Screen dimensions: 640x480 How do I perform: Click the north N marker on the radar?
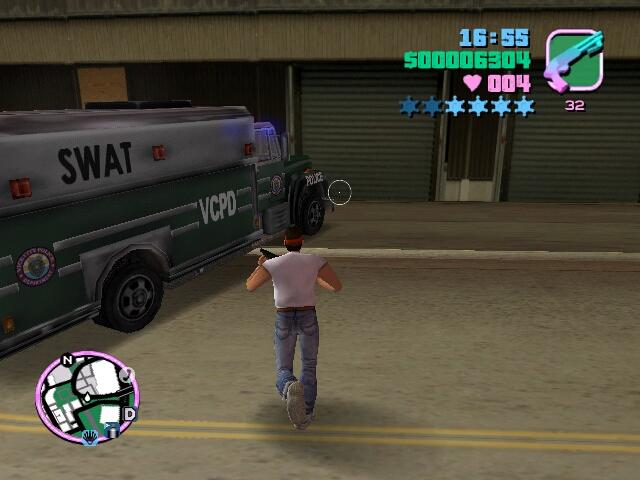click(x=68, y=359)
